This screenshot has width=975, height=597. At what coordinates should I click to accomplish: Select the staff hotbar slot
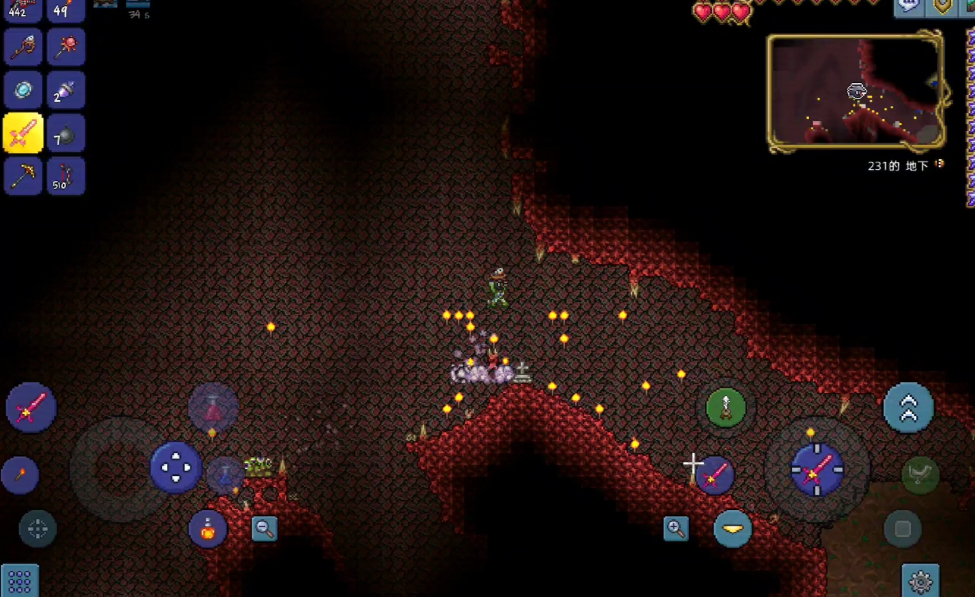click(x=23, y=47)
